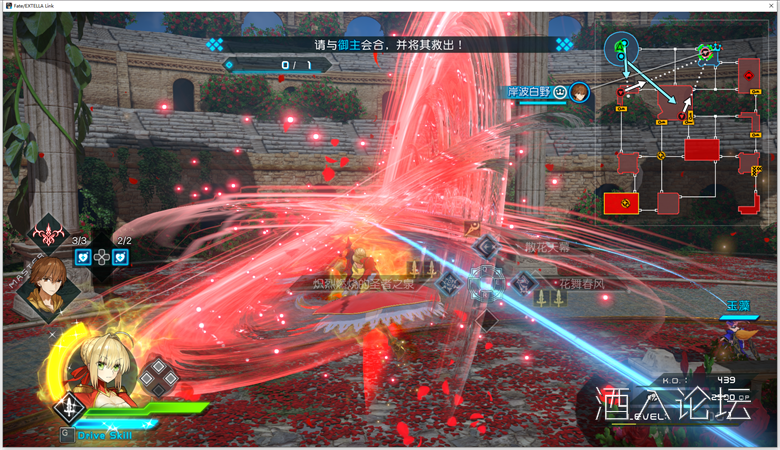Viewport: 780px width, 450px height.
Task: Click the Drive Skill sword icon
Action: pos(69,407)
